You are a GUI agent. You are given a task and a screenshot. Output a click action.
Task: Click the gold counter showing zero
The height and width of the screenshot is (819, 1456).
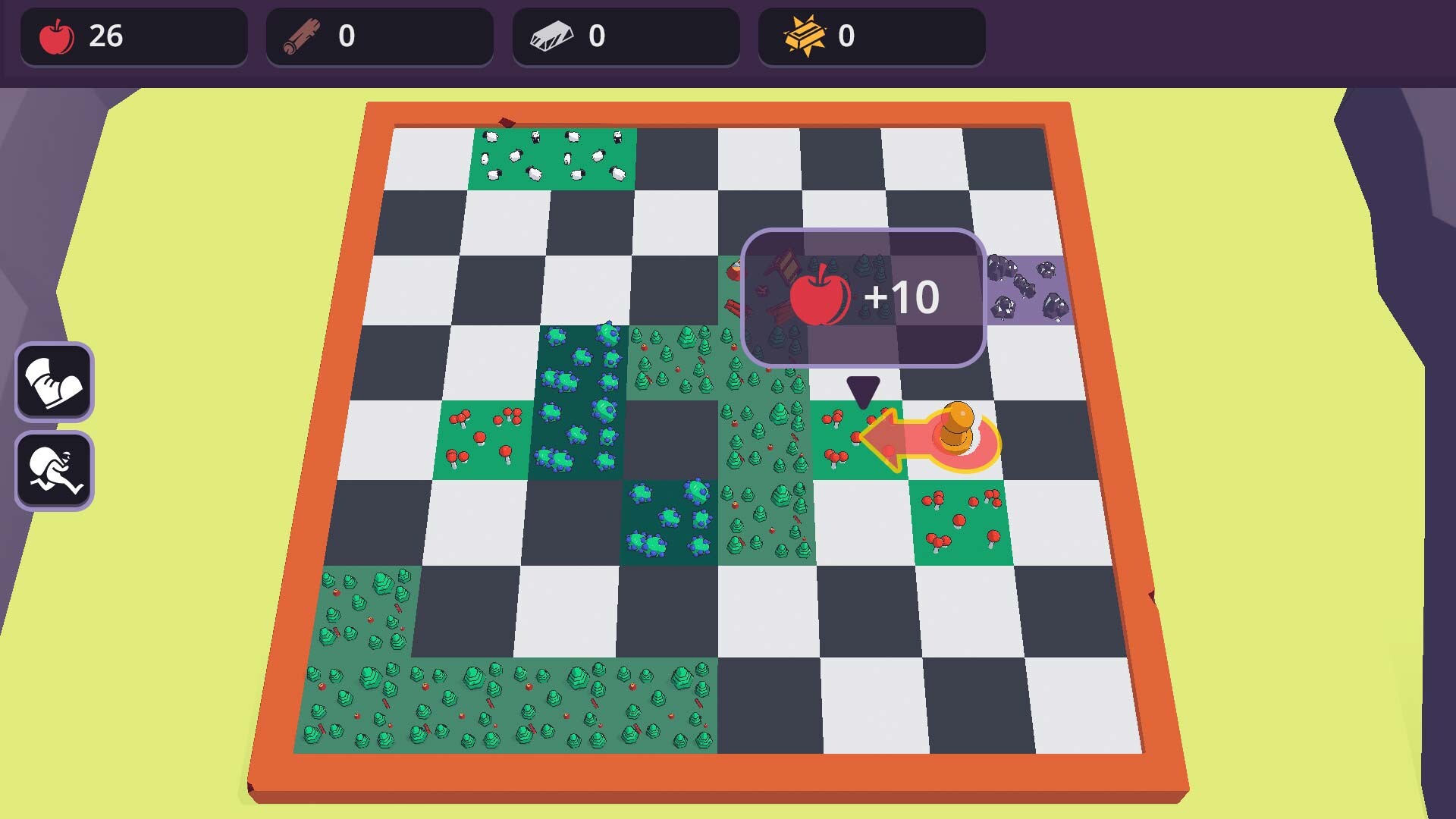(846, 33)
